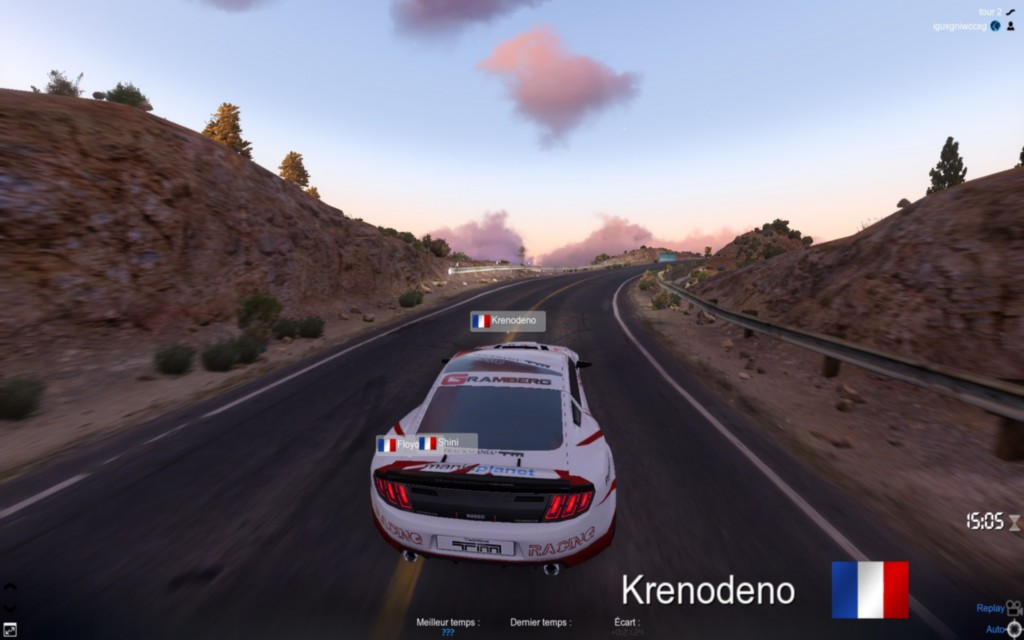Image resolution: width=1024 pixels, height=640 pixels.
Task: Click the Krenodeno name tag above car
Action: [x=508, y=321]
